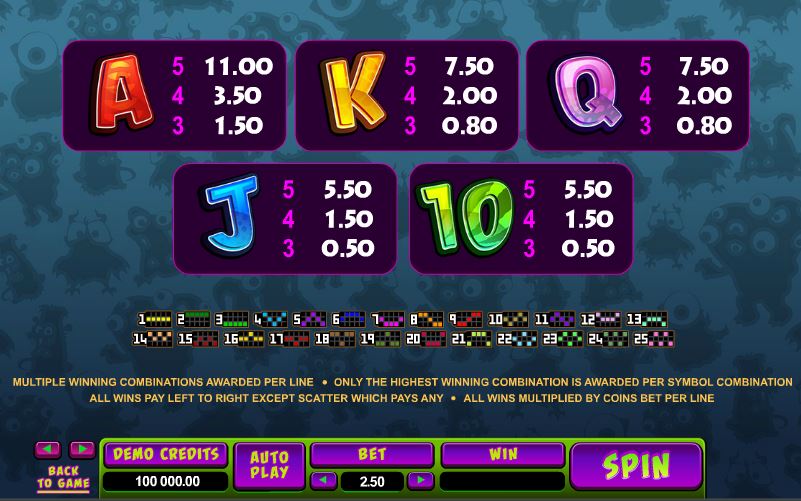Viewport: 801px width, 501px height.
Task: Increase the bet amount with right arrow
Action: pyautogui.click(x=421, y=481)
